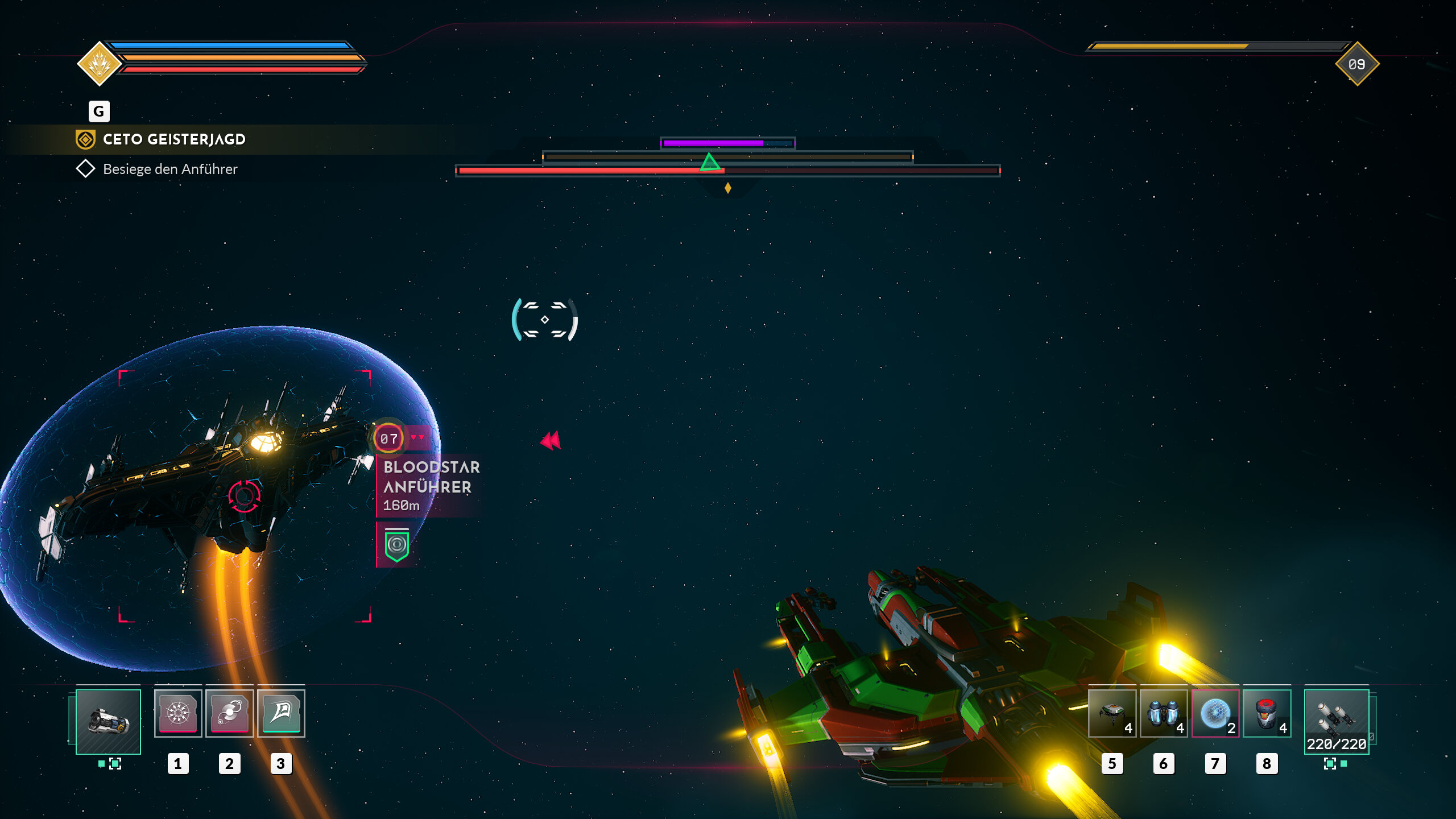Activate the blue hexagon shield orb consumable
1456x819 pixels.
[1215, 713]
